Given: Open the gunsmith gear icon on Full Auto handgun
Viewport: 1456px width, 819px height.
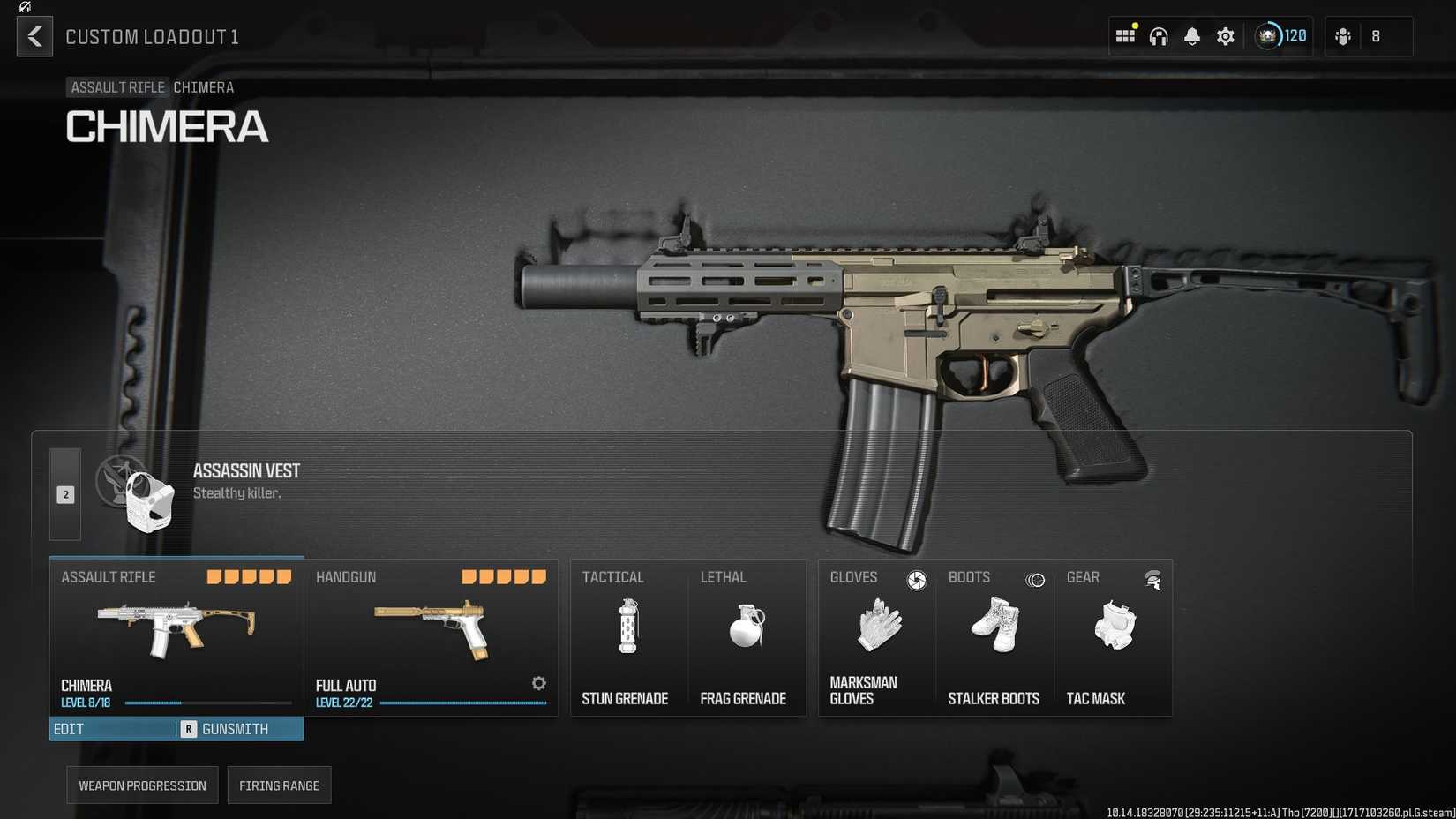Looking at the screenshot, I should tap(538, 683).
